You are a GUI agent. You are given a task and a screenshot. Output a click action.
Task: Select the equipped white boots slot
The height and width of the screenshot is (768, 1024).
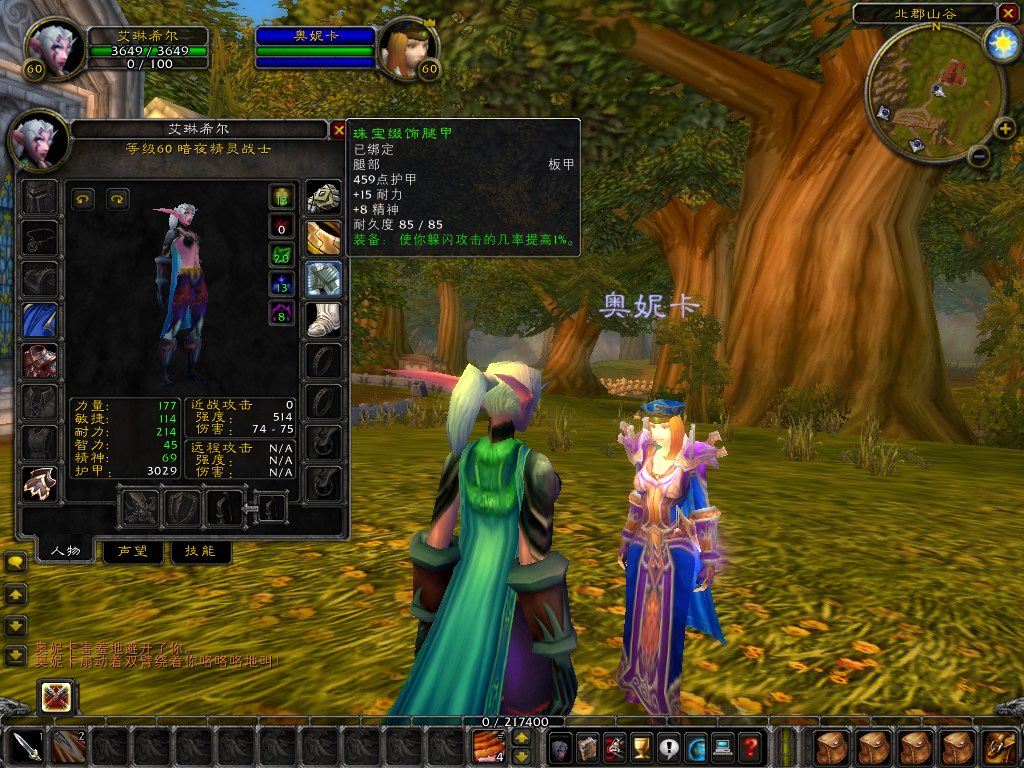coord(323,320)
